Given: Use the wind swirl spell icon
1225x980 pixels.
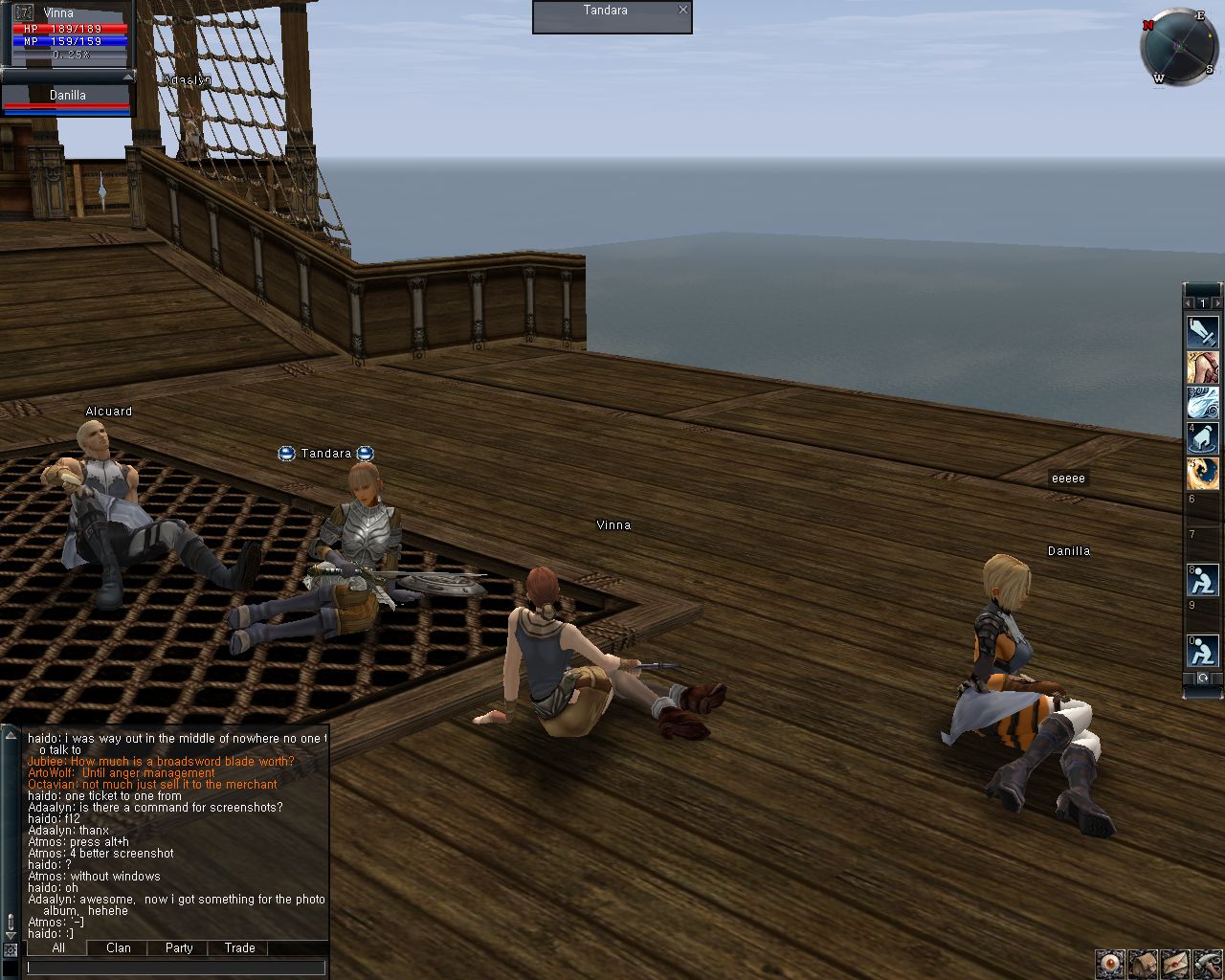Looking at the screenshot, I should pos(1203,402).
